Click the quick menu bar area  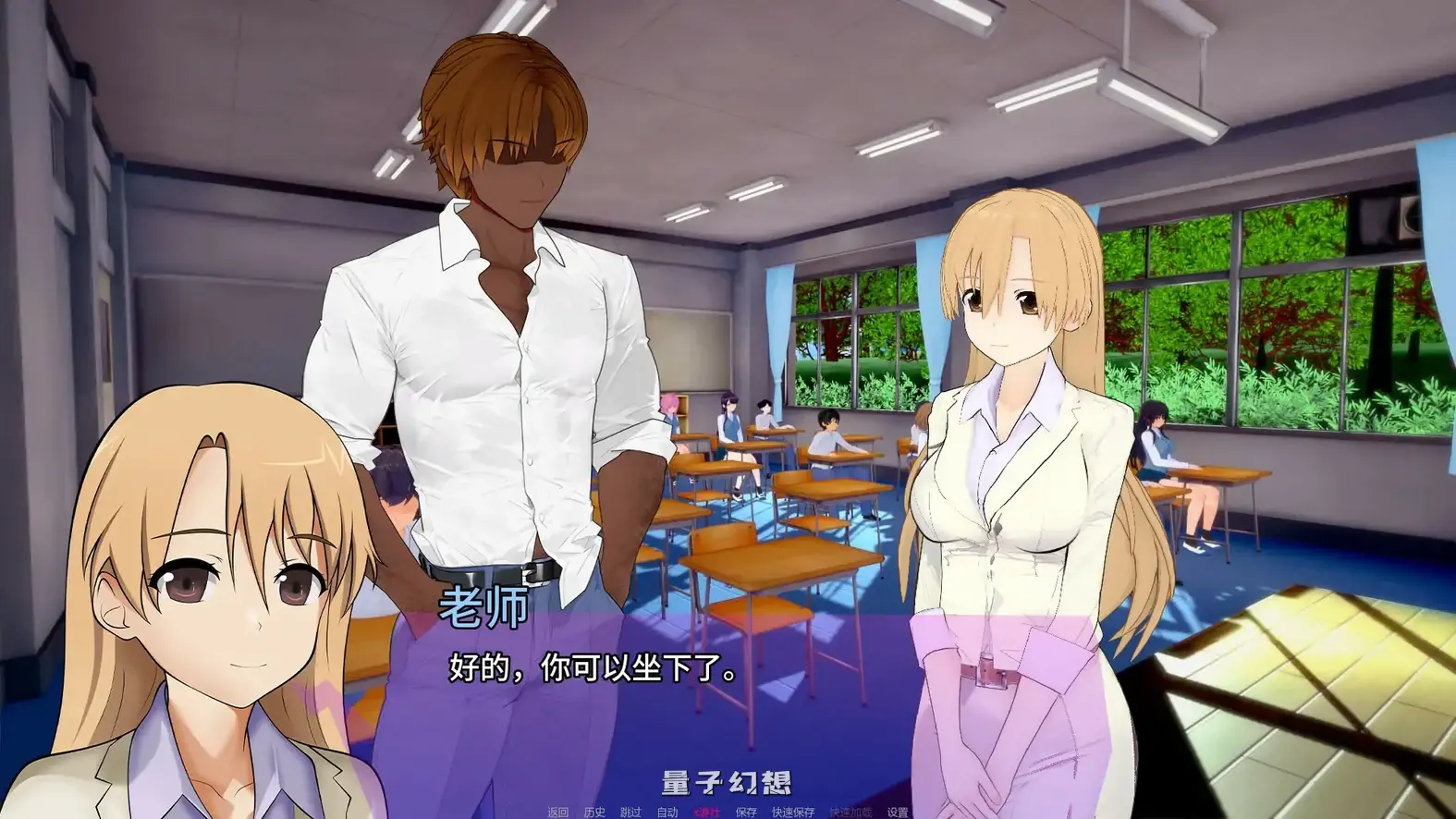coord(727,812)
